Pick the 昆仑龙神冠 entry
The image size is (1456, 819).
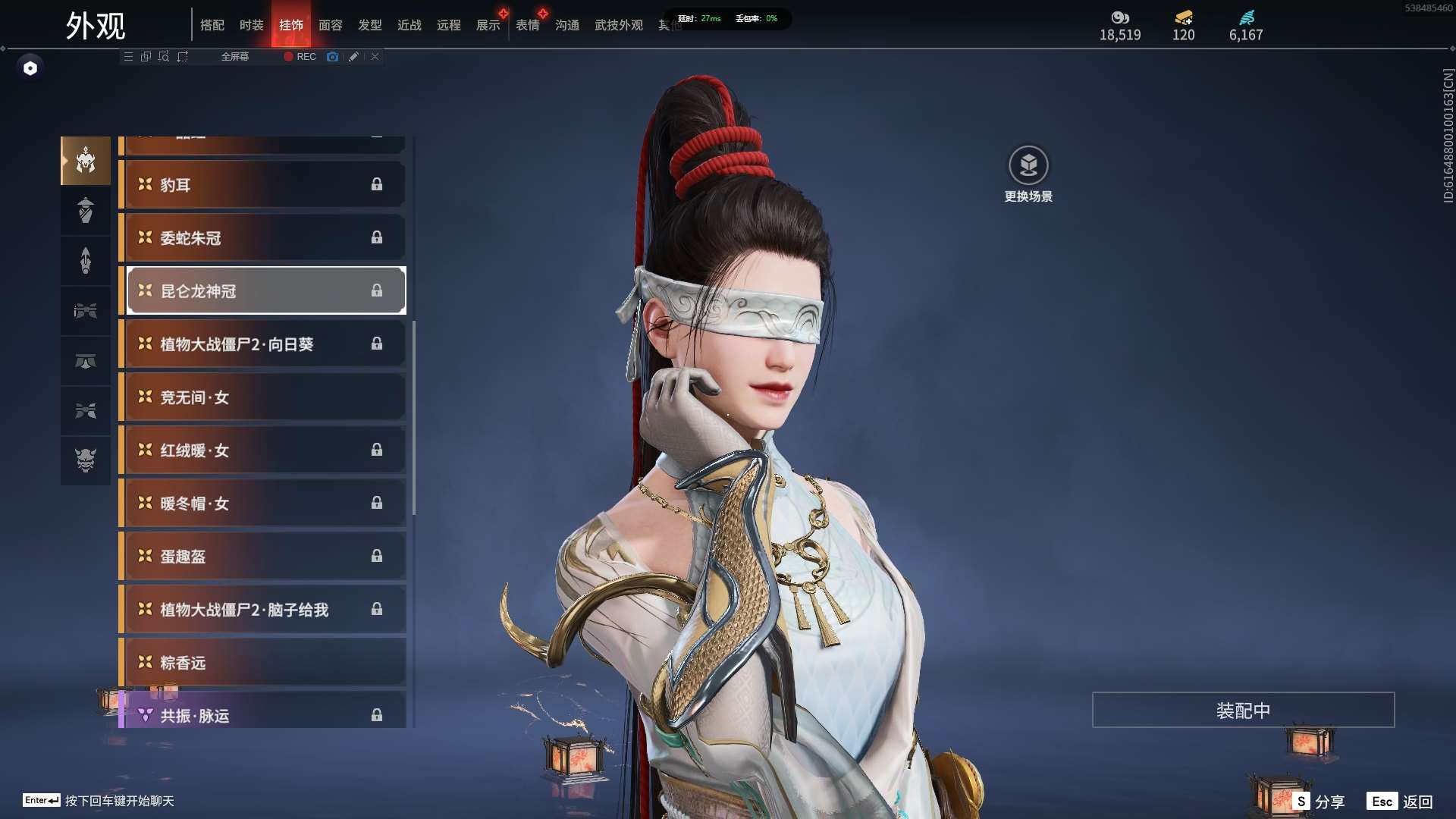tap(265, 291)
